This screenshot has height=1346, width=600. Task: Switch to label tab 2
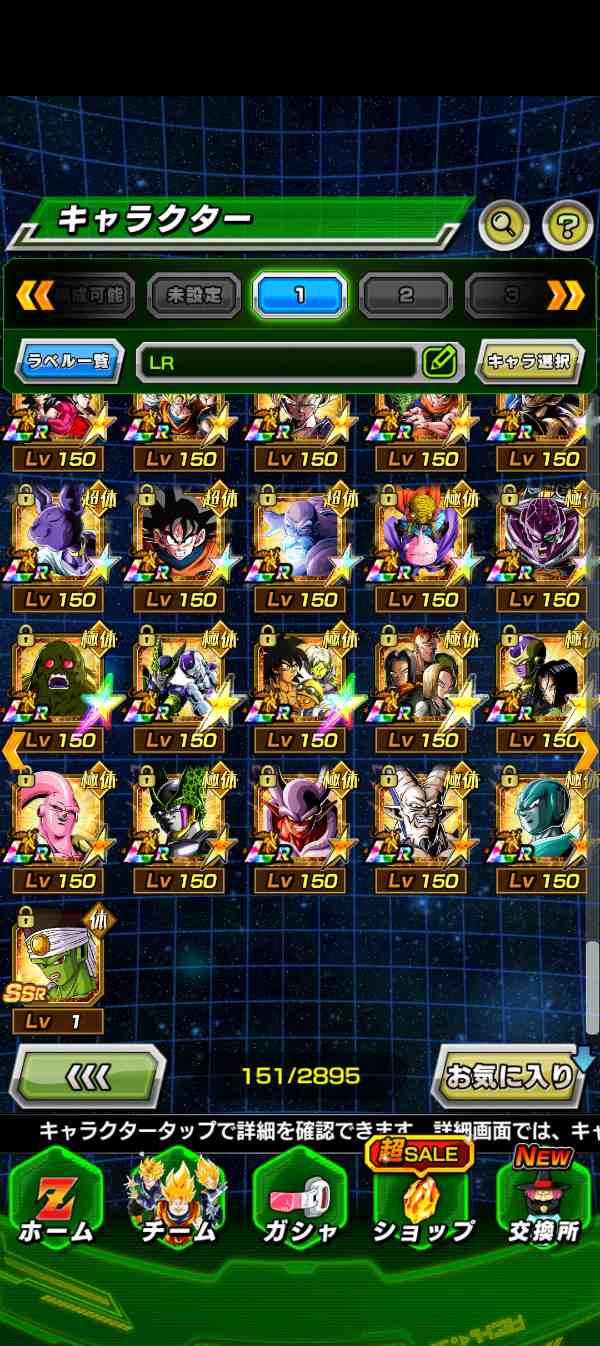pos(405,295)
